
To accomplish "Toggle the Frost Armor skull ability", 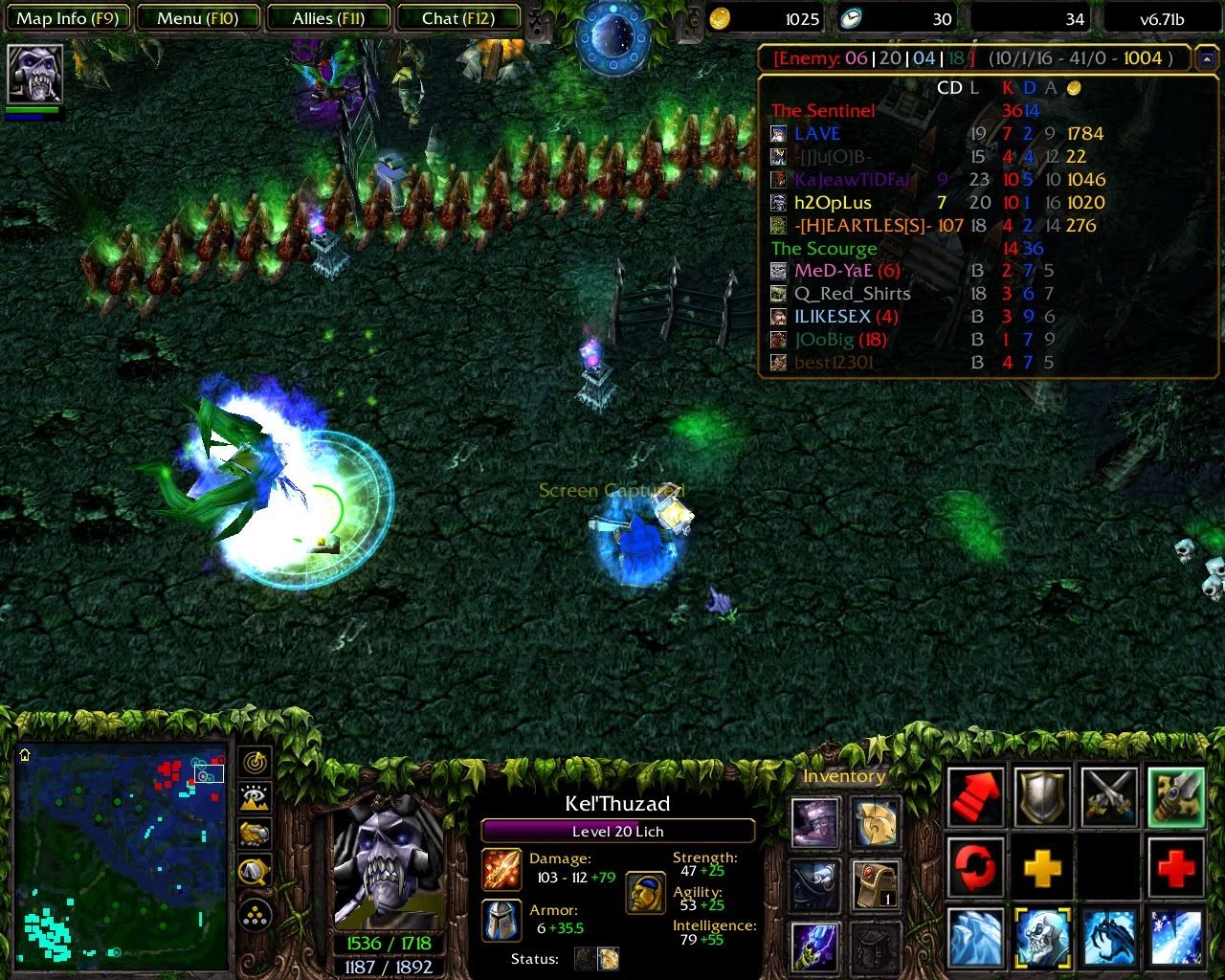I will [x=1042, y=938].
